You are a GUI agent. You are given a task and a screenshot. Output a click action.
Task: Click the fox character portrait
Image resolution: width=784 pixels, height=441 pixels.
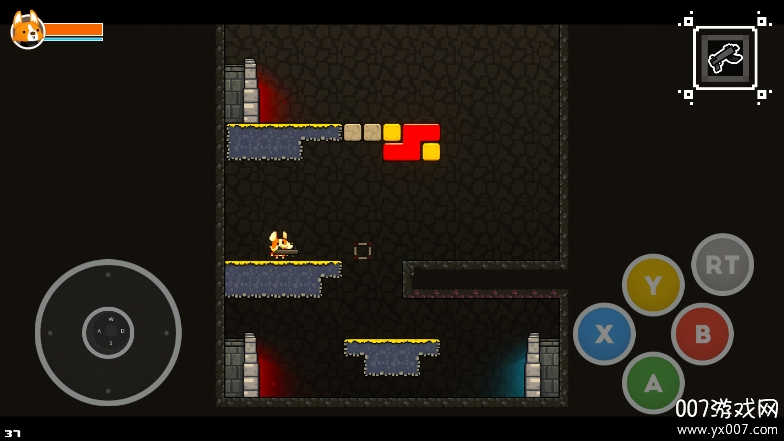[x=27, y=30]
